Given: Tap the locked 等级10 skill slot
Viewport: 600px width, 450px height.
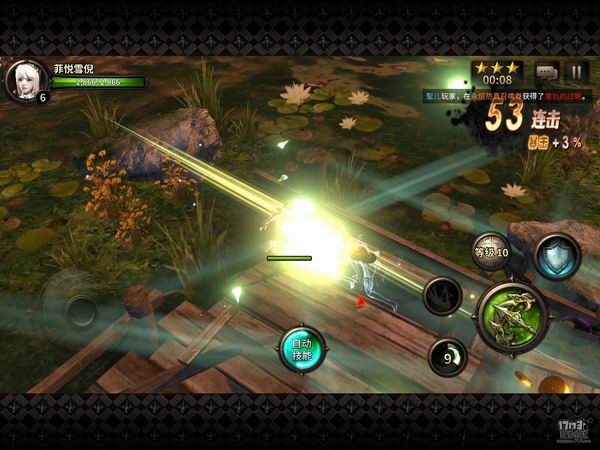Looking at the screenshot, I should click(x=491, y=251).
